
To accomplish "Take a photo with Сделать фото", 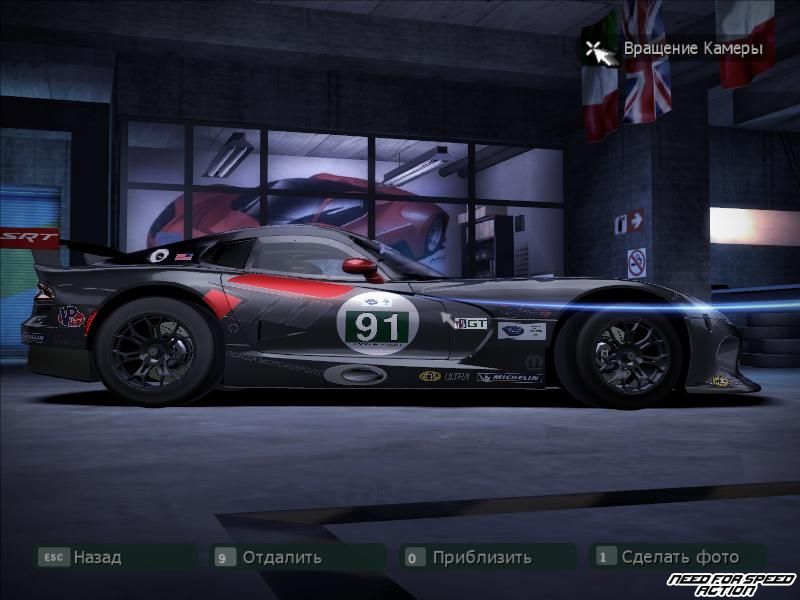I will pos(679,557).
